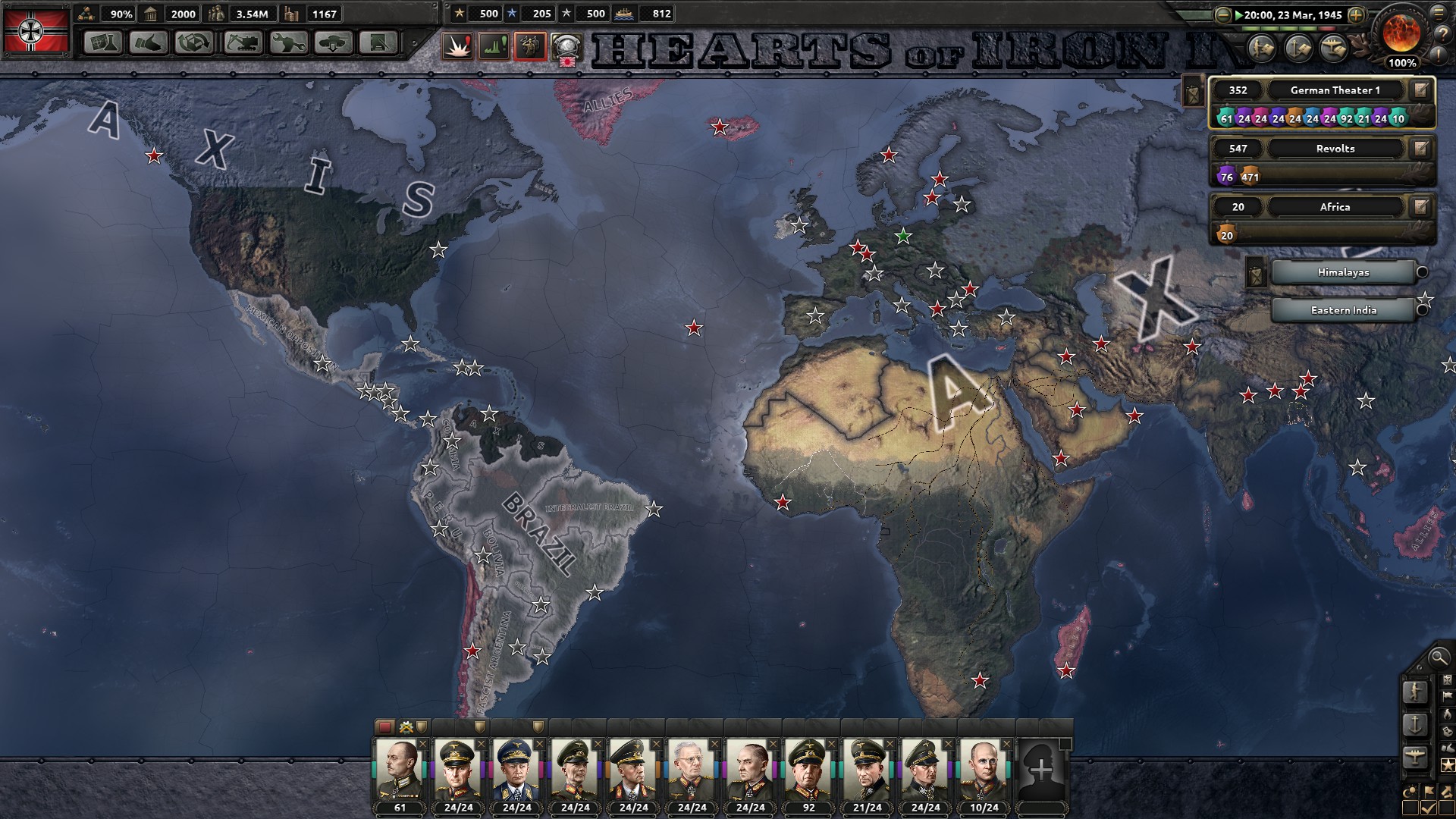The height and width of the screenshot is (819, 1456).
Task: Increase game speed with the plus button
Action: point(1357,14)
